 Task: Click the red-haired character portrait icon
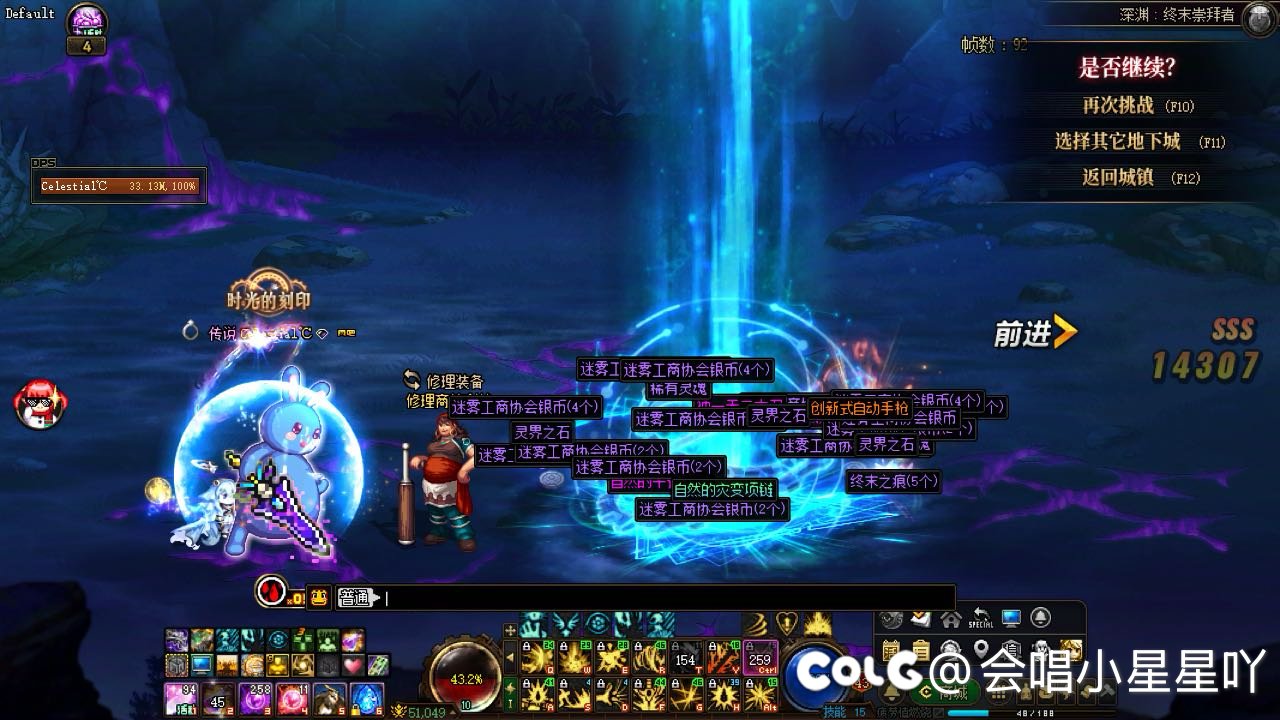pyautogui.click(x=40, y=403)
